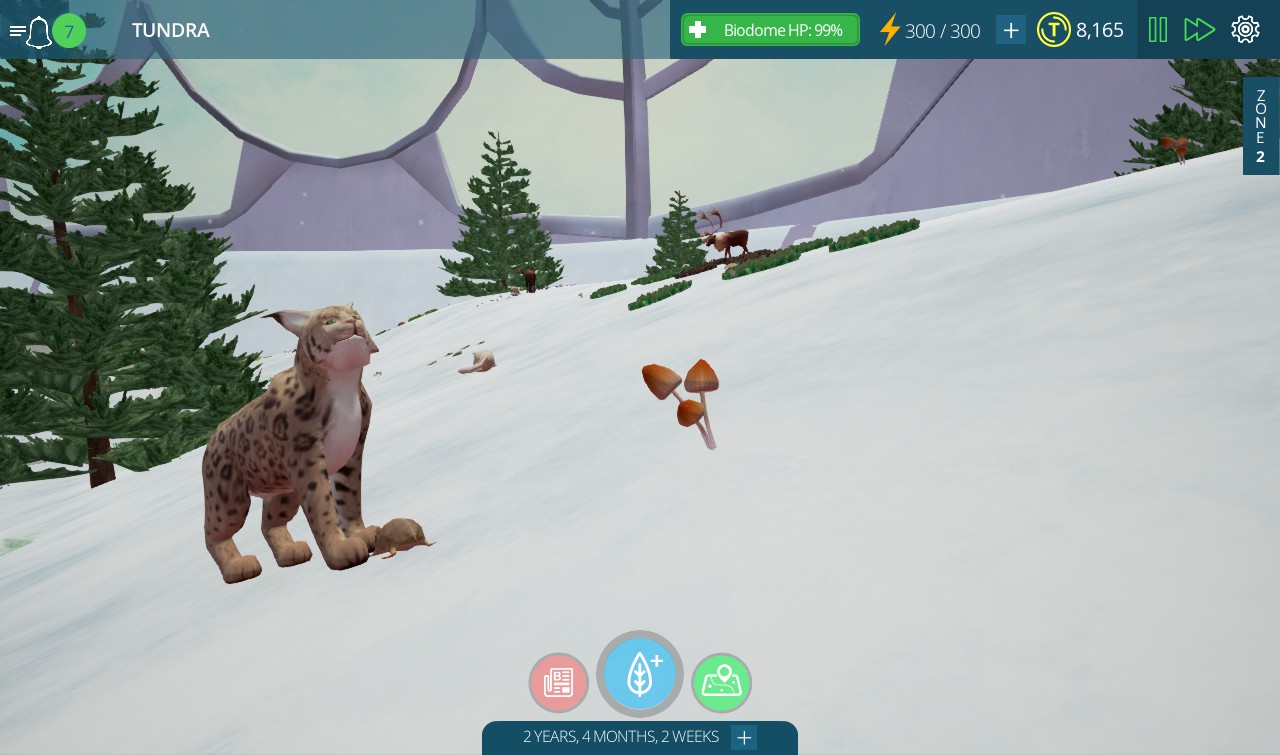Click the plus beside the energy counter
The width and height of the screenshot is (1280, 755).
(x=1010, y=30)
